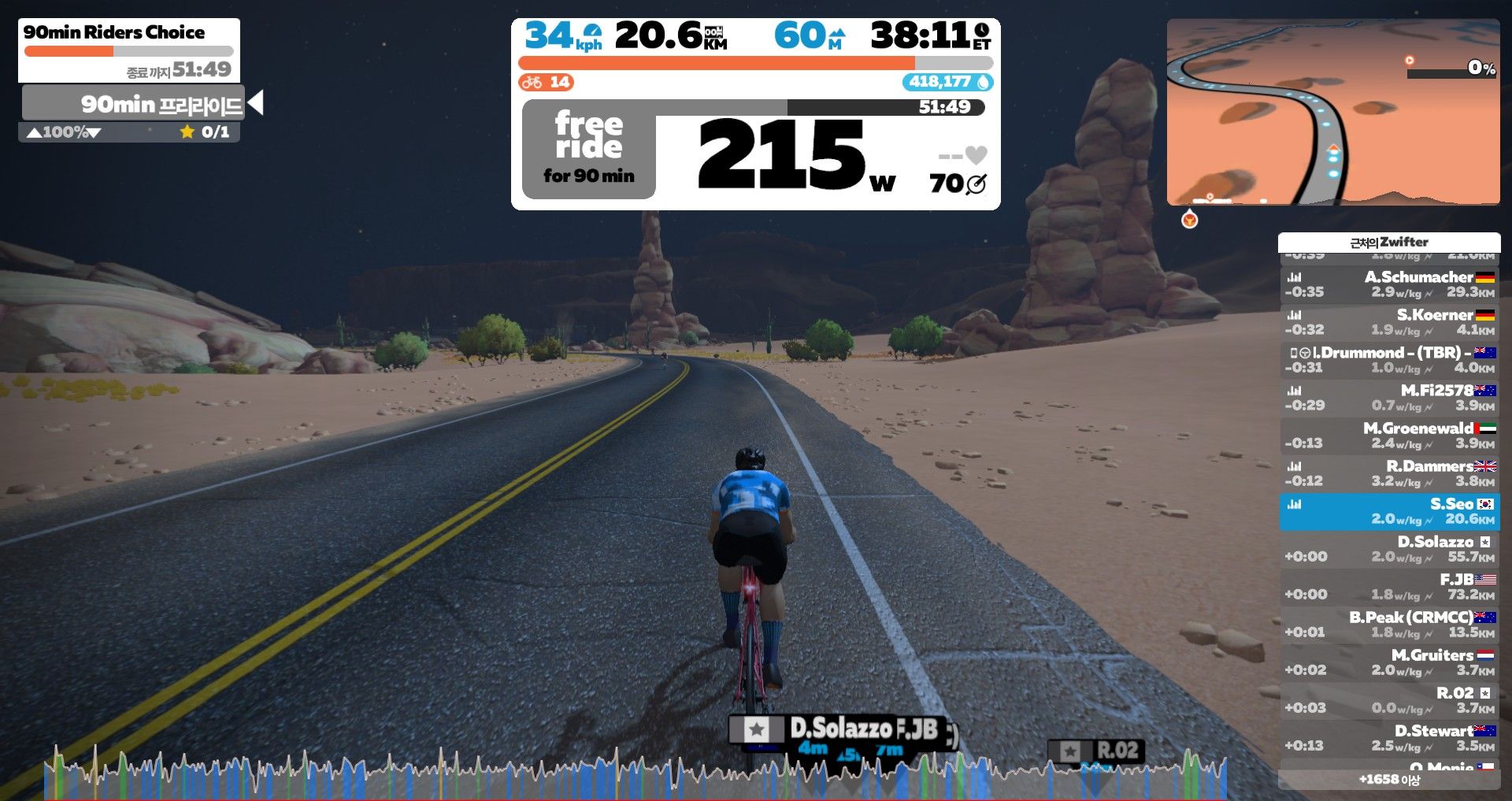Screen dimensions: 1512x801
Task: Select the R.02 rider list row
Action: [1389, 700]
